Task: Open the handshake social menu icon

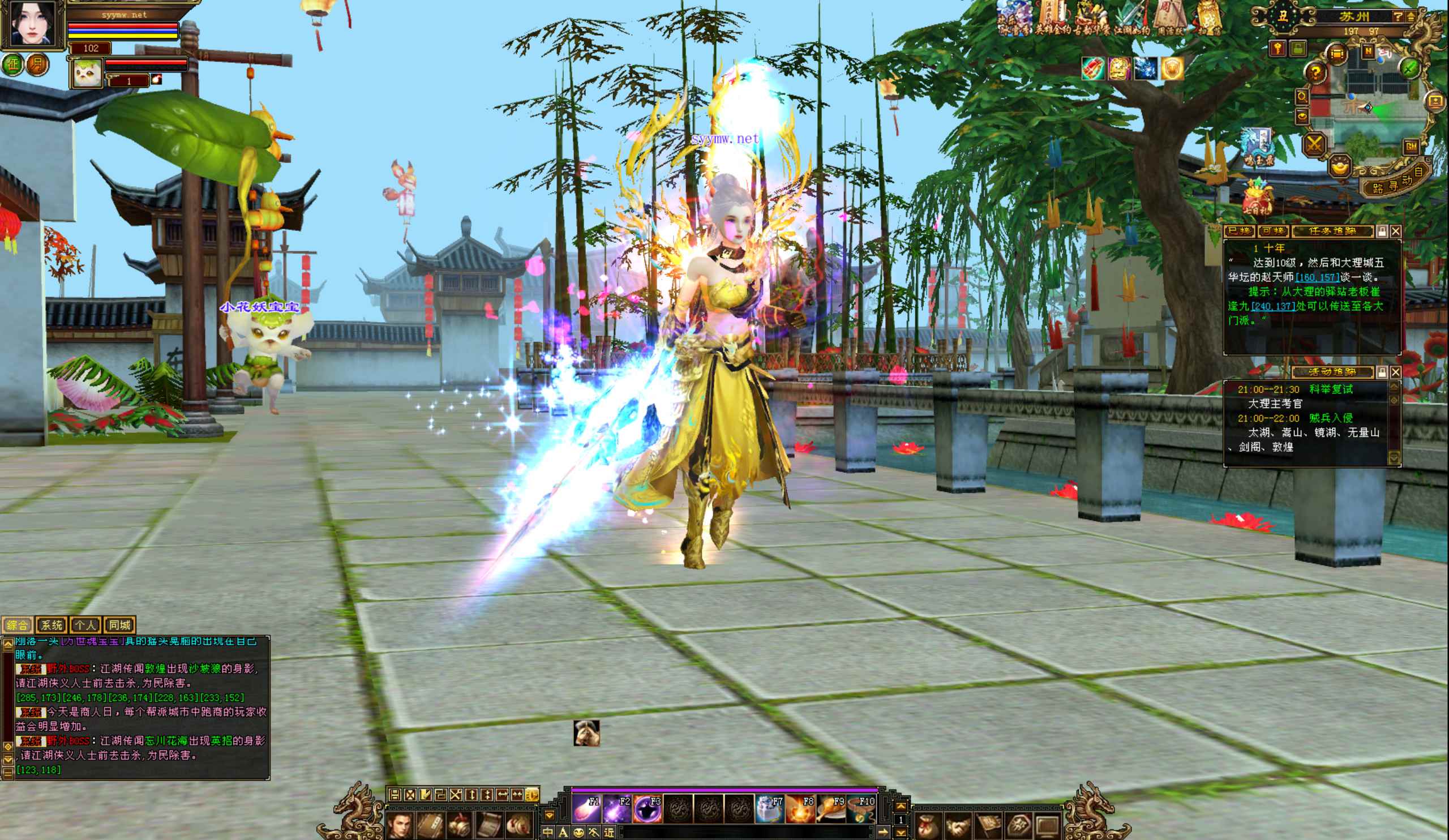Action: 958,826
